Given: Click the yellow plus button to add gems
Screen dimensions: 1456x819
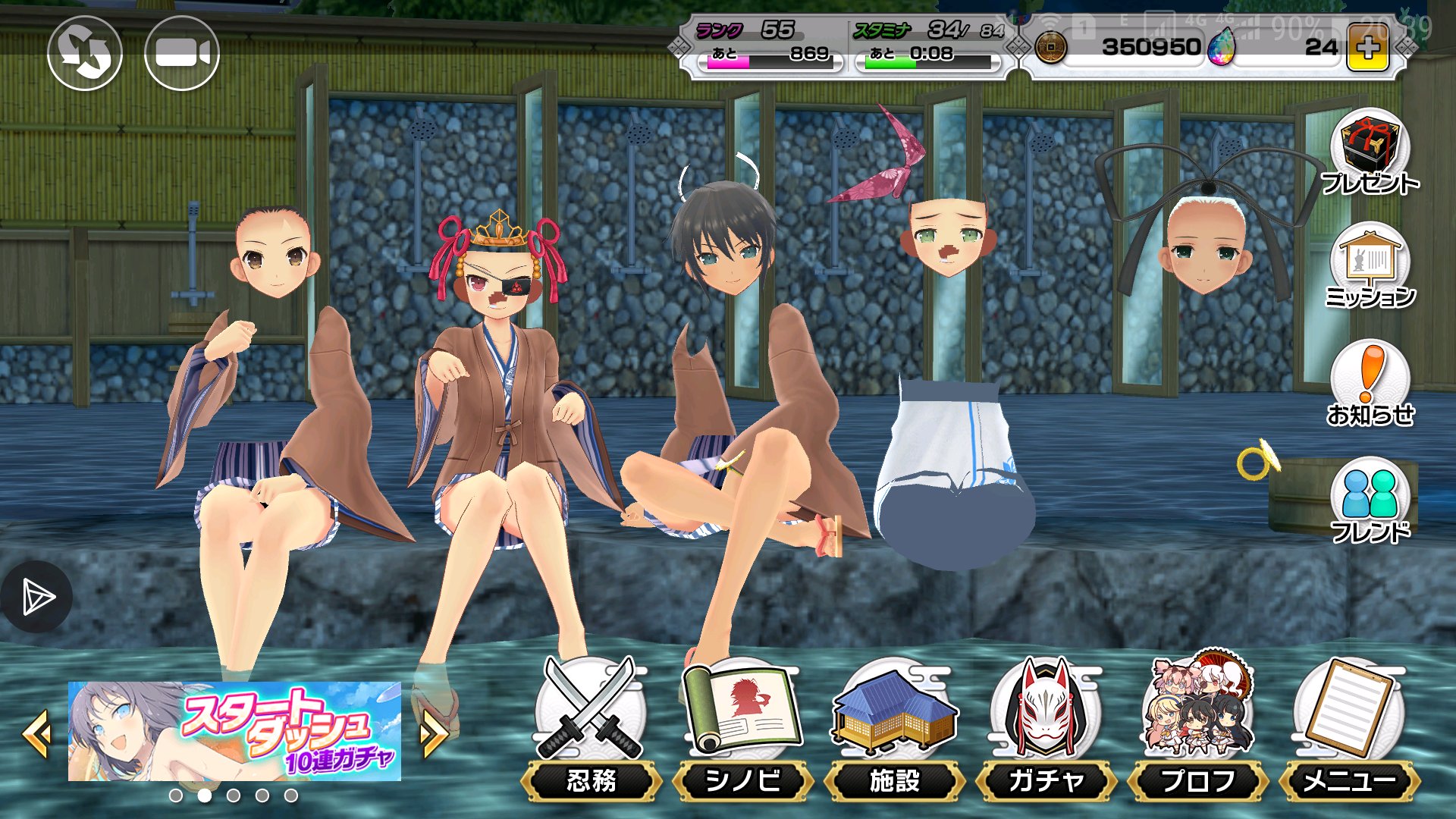Looking at the screenshot, I should [x=1367, y=48].
